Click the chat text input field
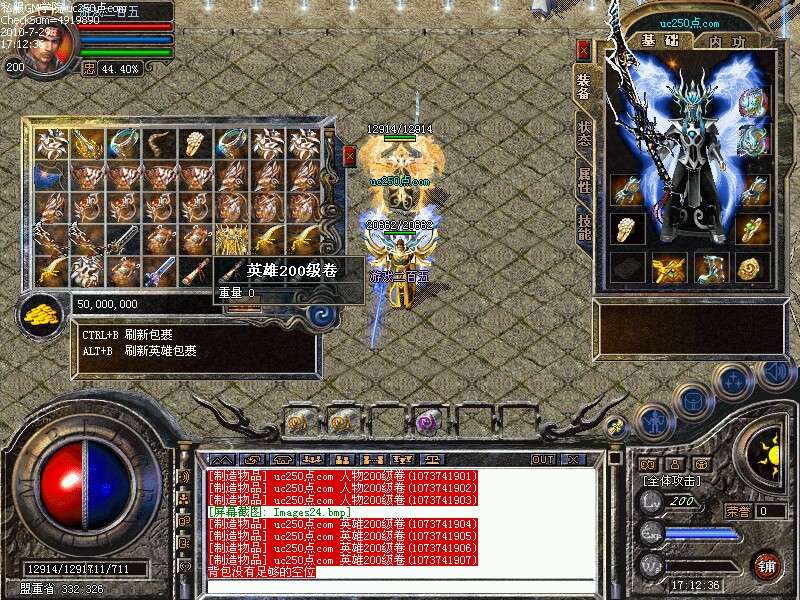Viewport: 800px width, 600px height. pyautogui.click(x=400, y=587)
